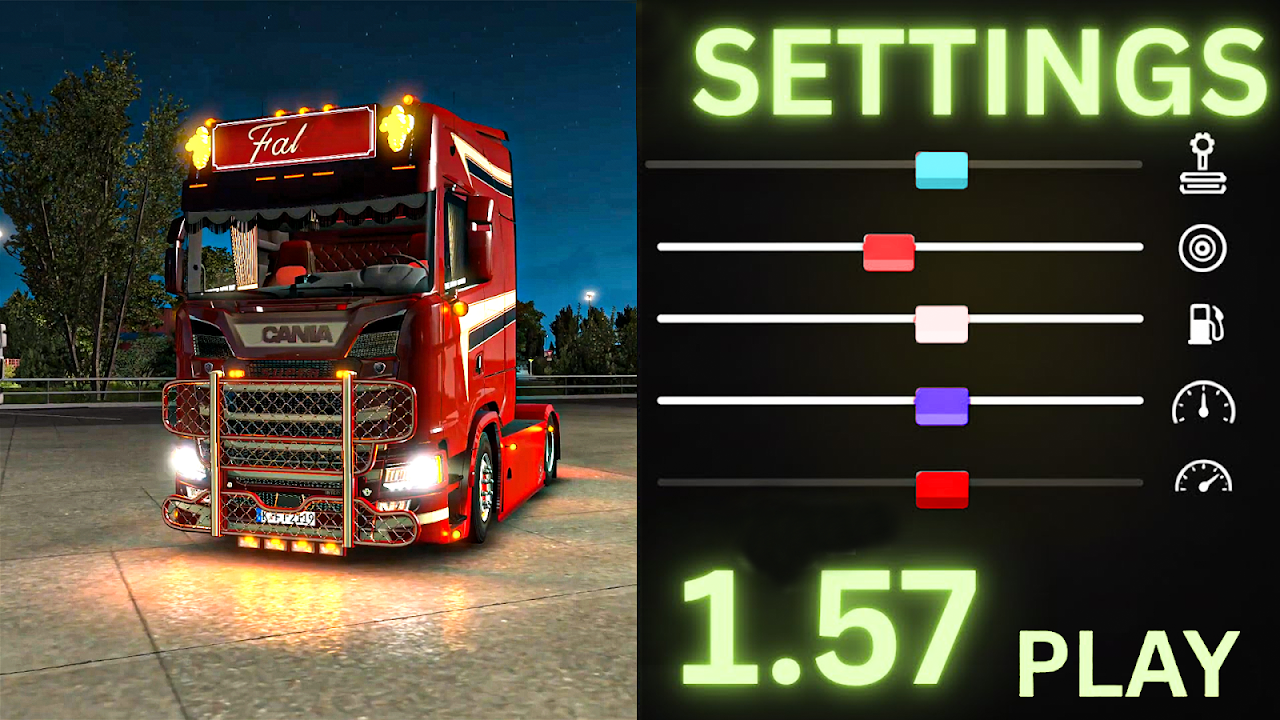
Task: Select the joystick gear shifter icon
Action: tap(1202, 166)
